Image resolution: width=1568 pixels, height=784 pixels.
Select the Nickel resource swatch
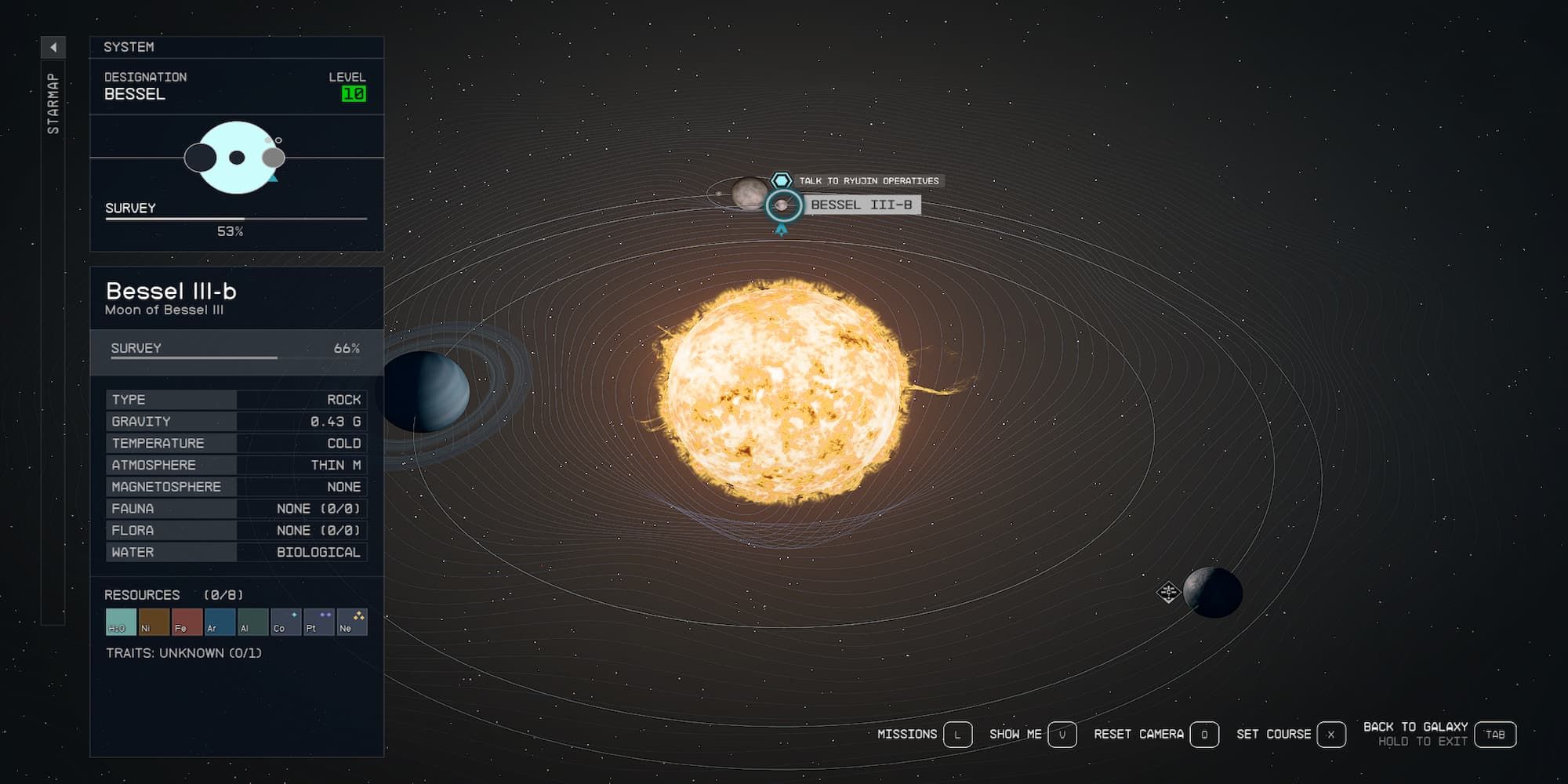(154, 623)
